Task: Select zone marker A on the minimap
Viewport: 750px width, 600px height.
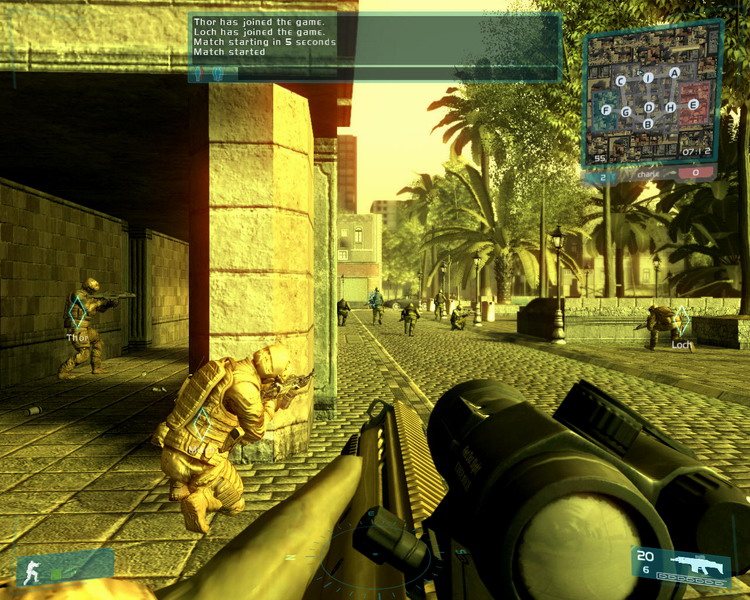Action: click(675, 73)
